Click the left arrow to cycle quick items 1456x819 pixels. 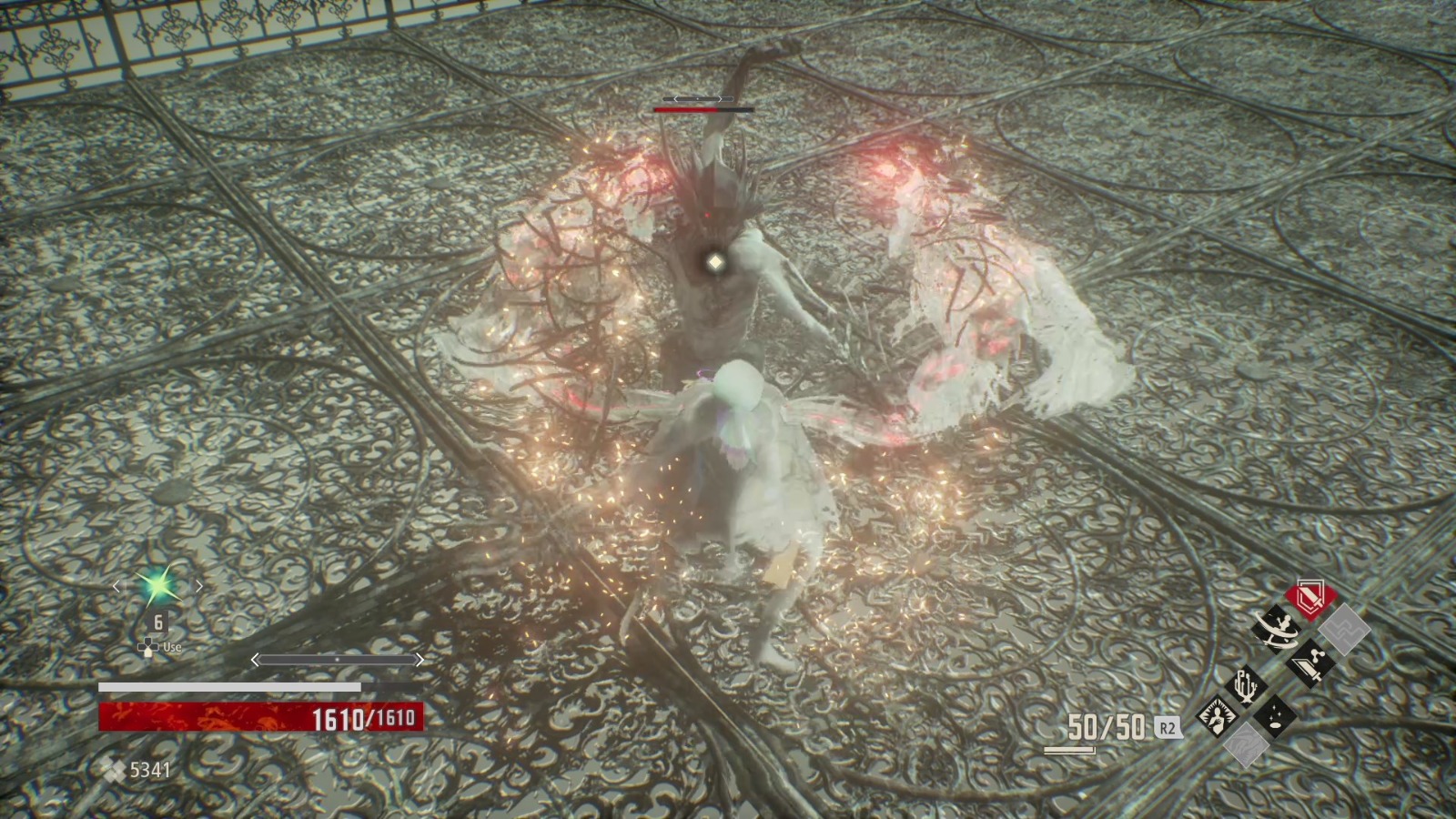(x=117, y=586)
